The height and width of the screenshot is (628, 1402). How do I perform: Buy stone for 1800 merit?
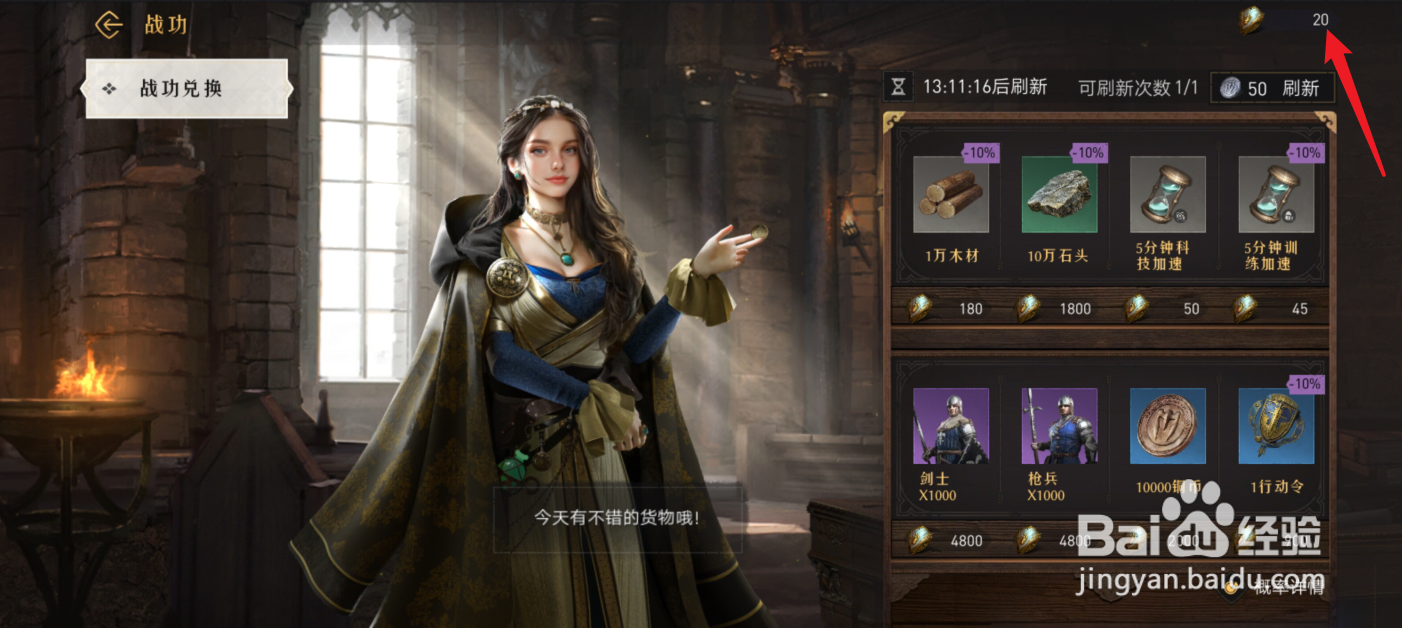(1059, 308)
